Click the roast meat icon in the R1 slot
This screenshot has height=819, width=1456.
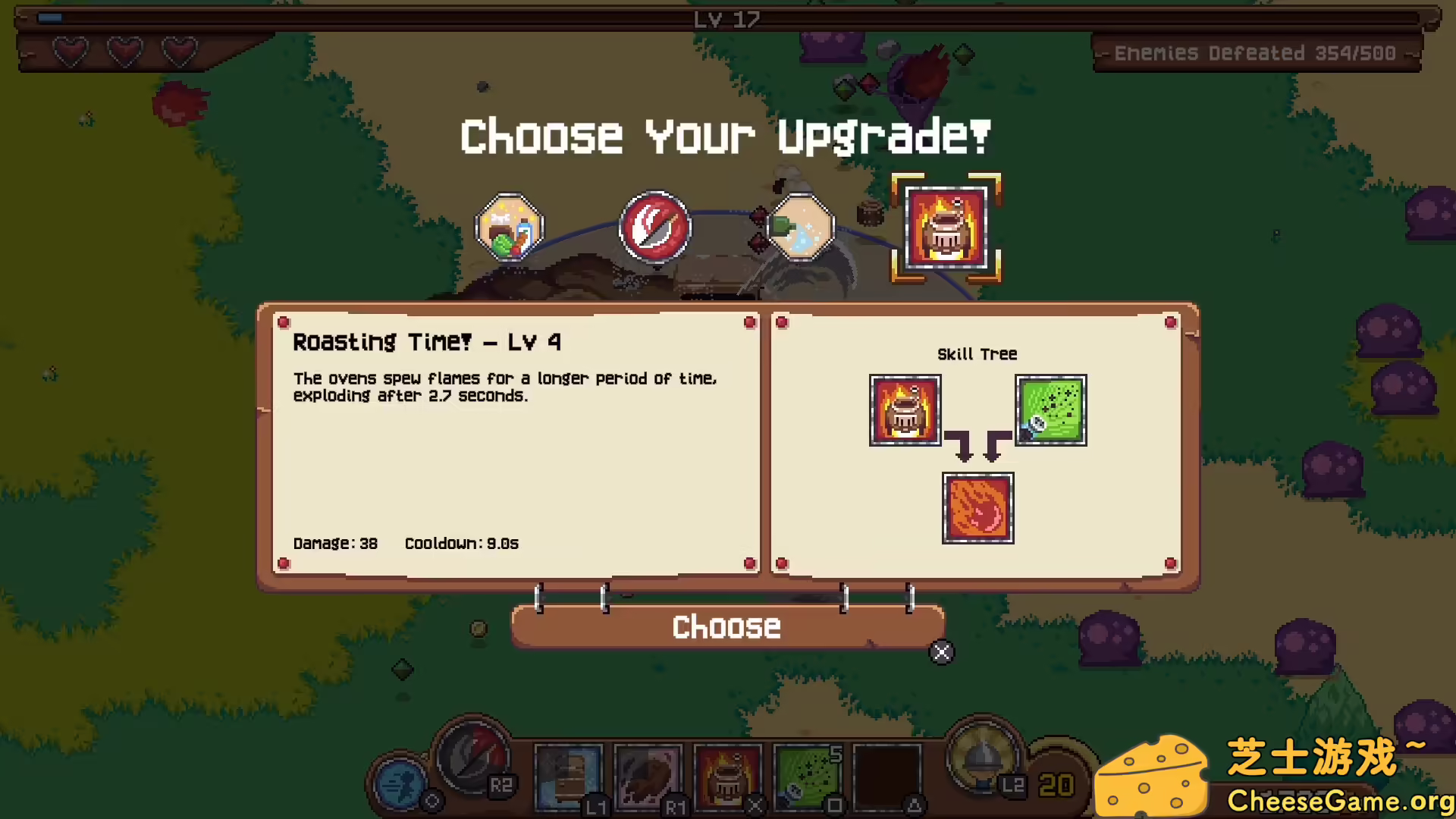point(648,777)
